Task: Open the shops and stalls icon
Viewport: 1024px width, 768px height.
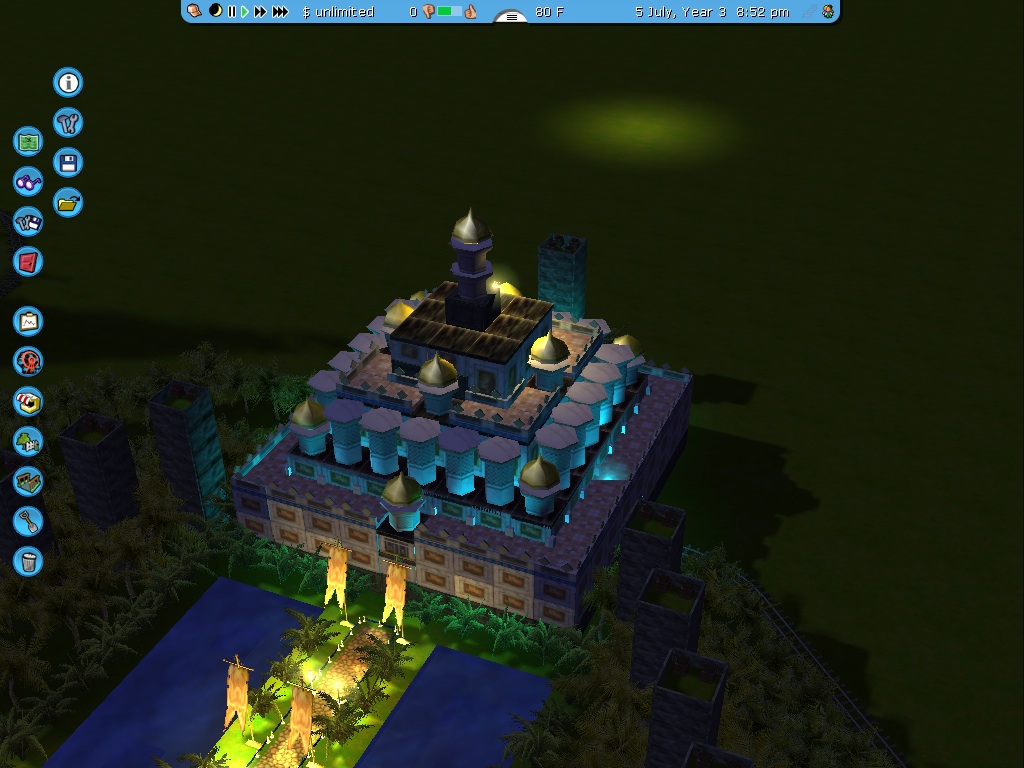Action: (29, 401)
